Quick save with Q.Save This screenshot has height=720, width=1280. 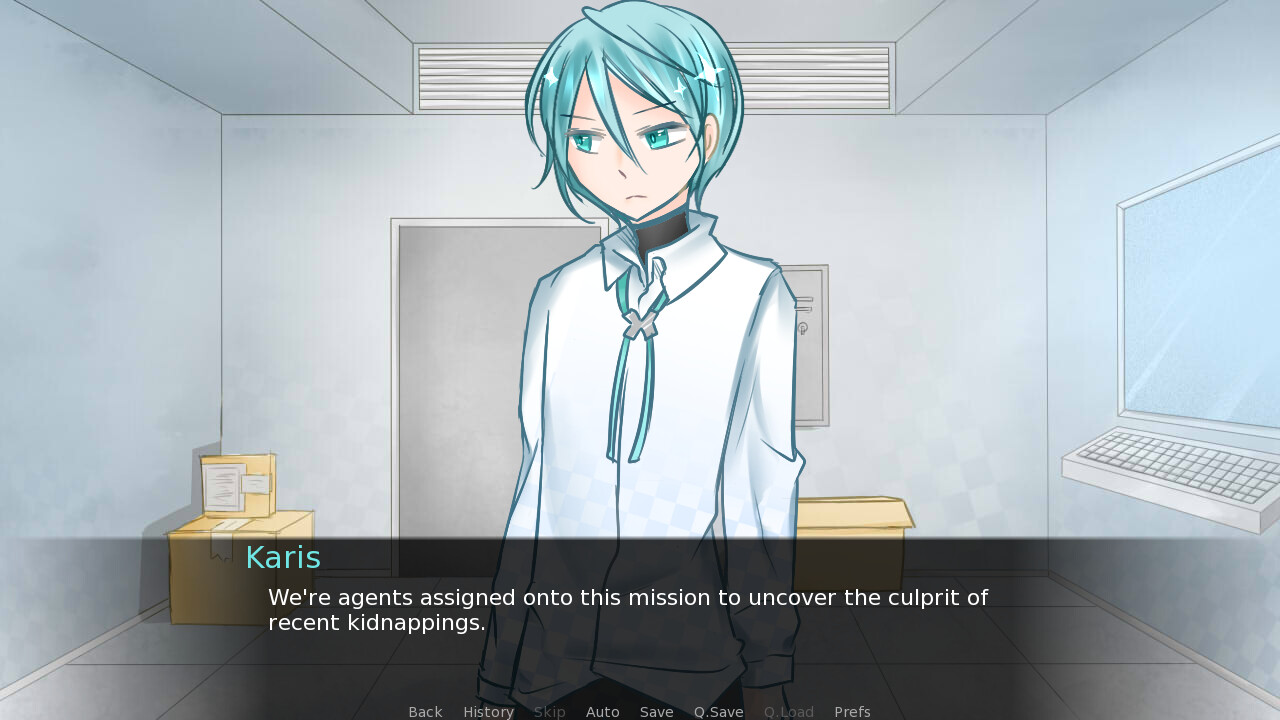tap(718, 712)
